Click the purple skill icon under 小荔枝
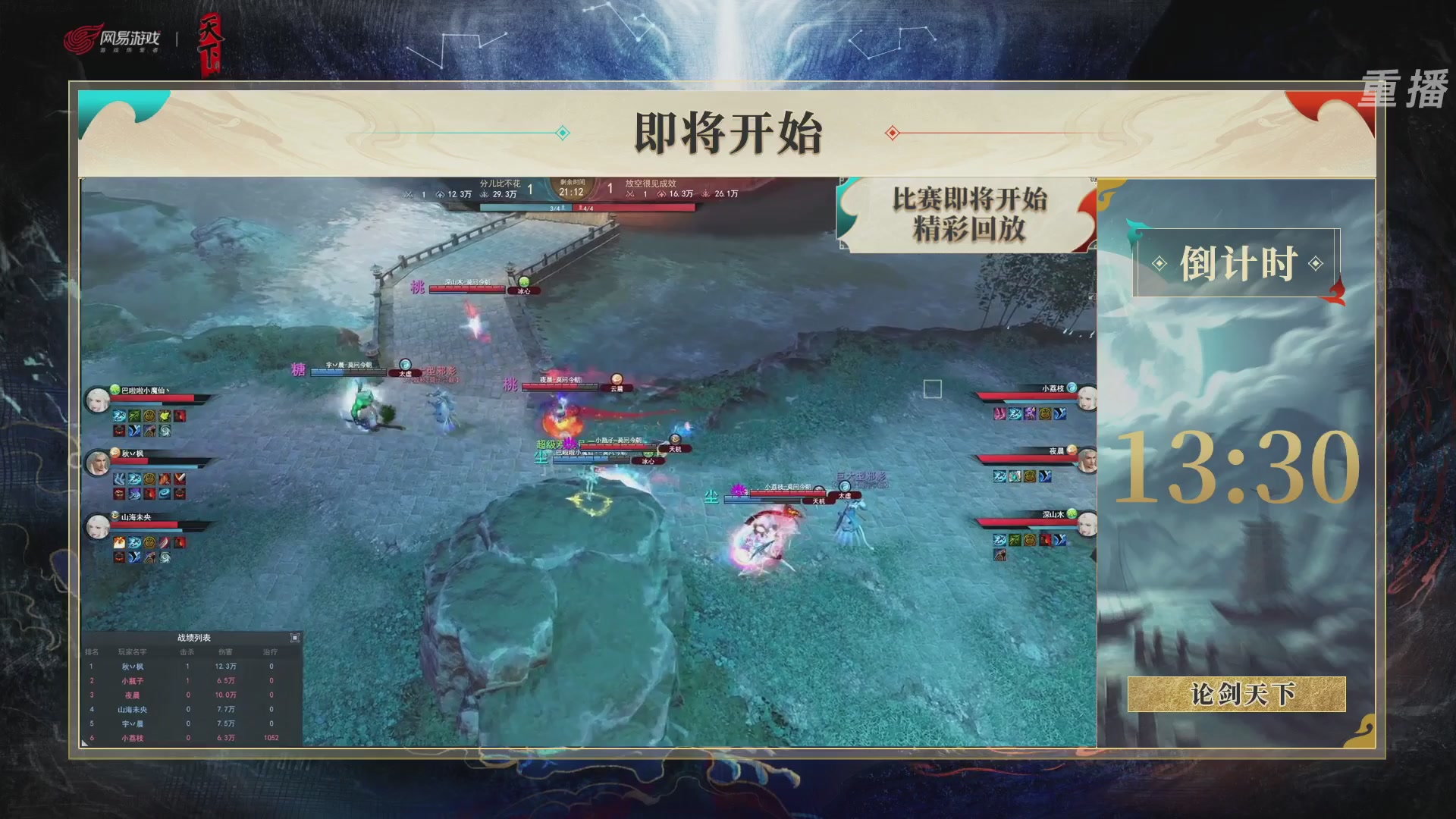Screen dimensions: 1456x819 [x=1028, y=414]
